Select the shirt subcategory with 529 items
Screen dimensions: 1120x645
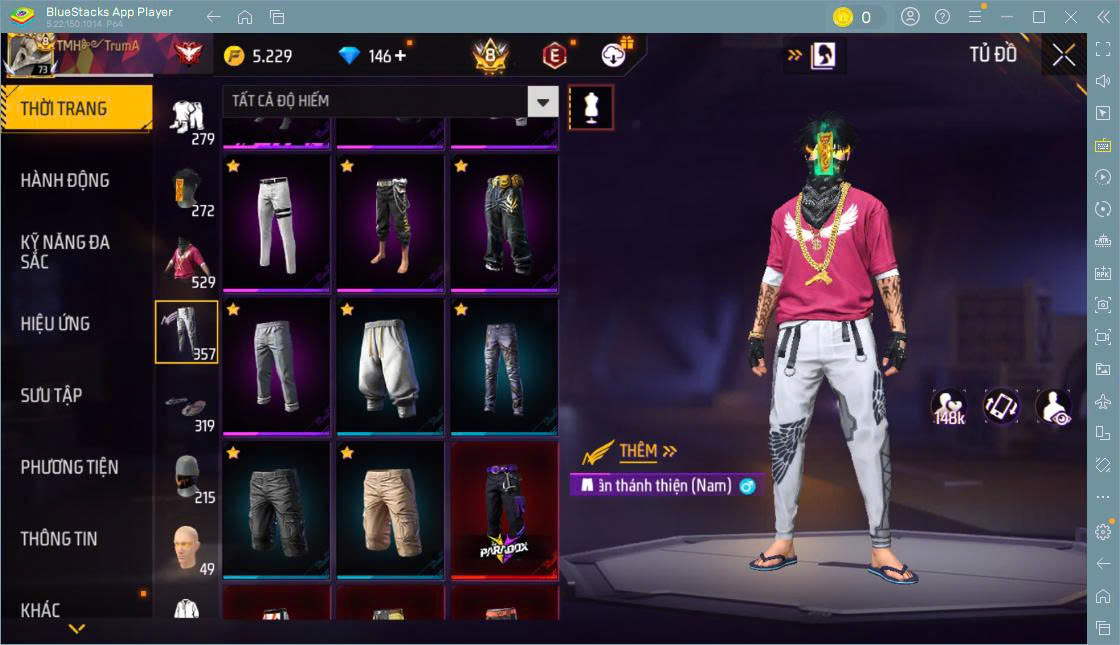pyautogui.click(x=187, y=261)
